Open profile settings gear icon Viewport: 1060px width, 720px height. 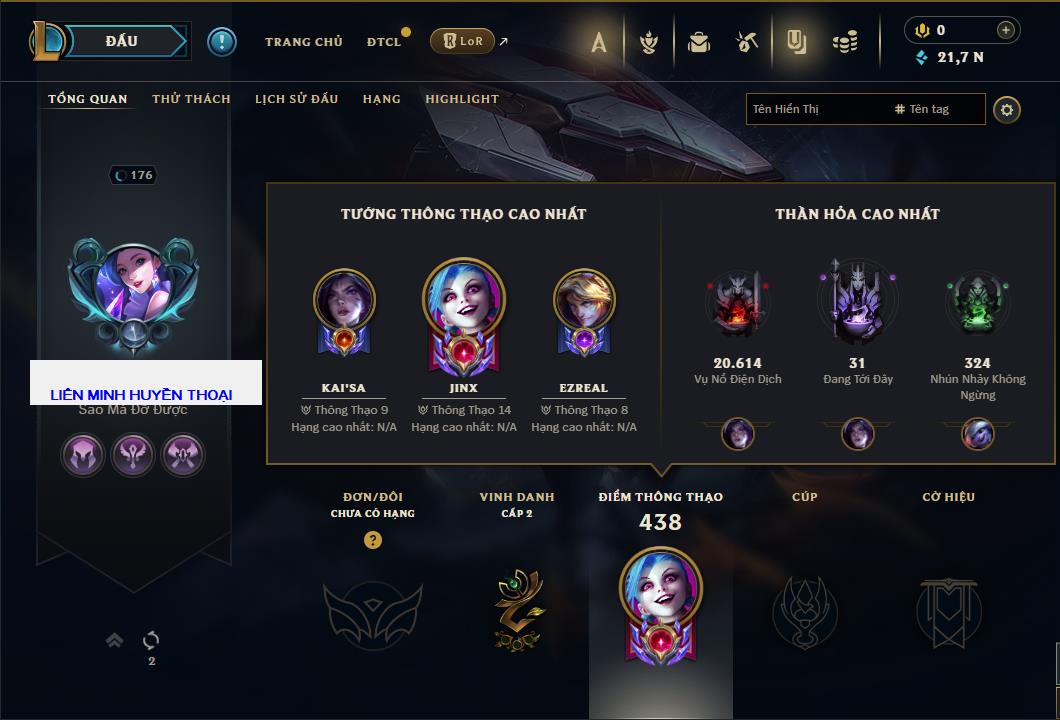tap(1007, 109)
